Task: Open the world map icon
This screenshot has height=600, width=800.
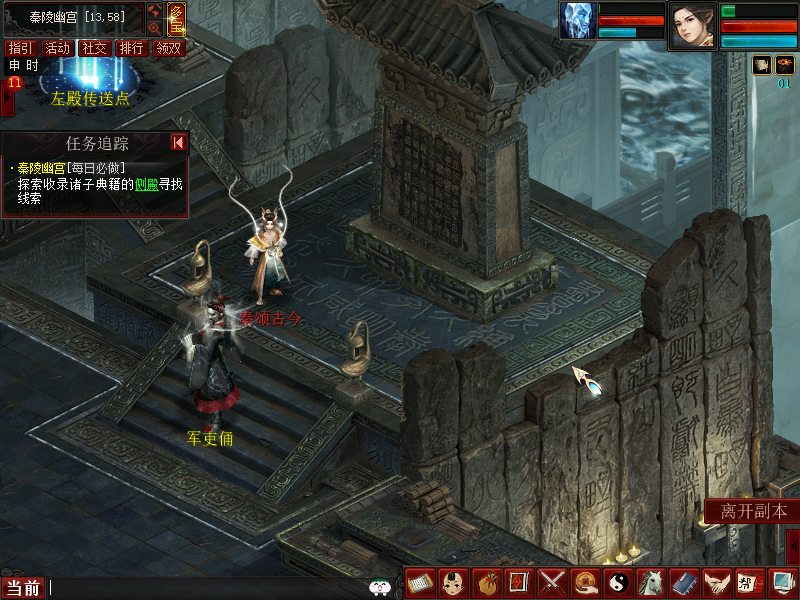Action: (155, 11)
